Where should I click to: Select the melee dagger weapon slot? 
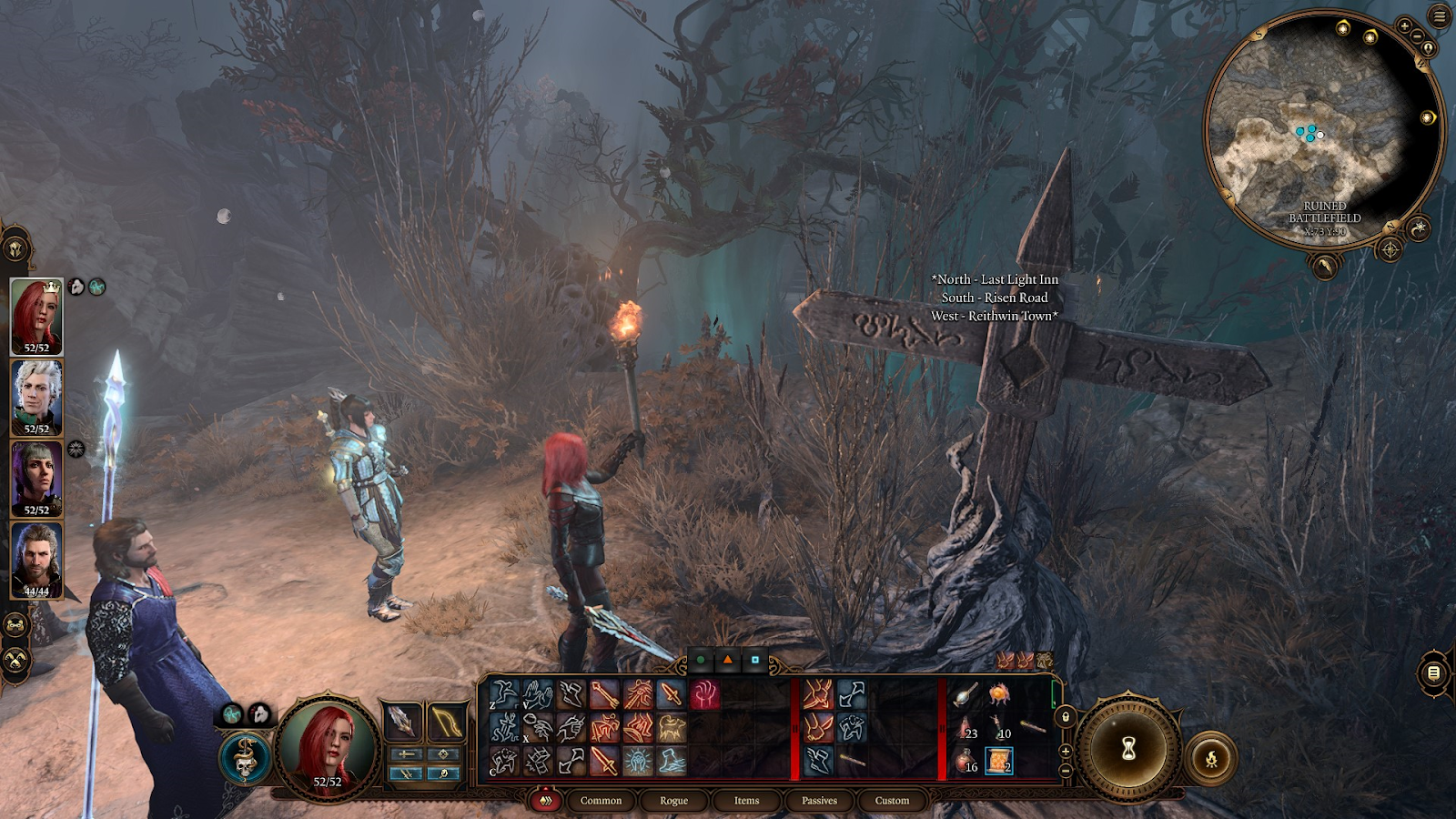point(401,723)
